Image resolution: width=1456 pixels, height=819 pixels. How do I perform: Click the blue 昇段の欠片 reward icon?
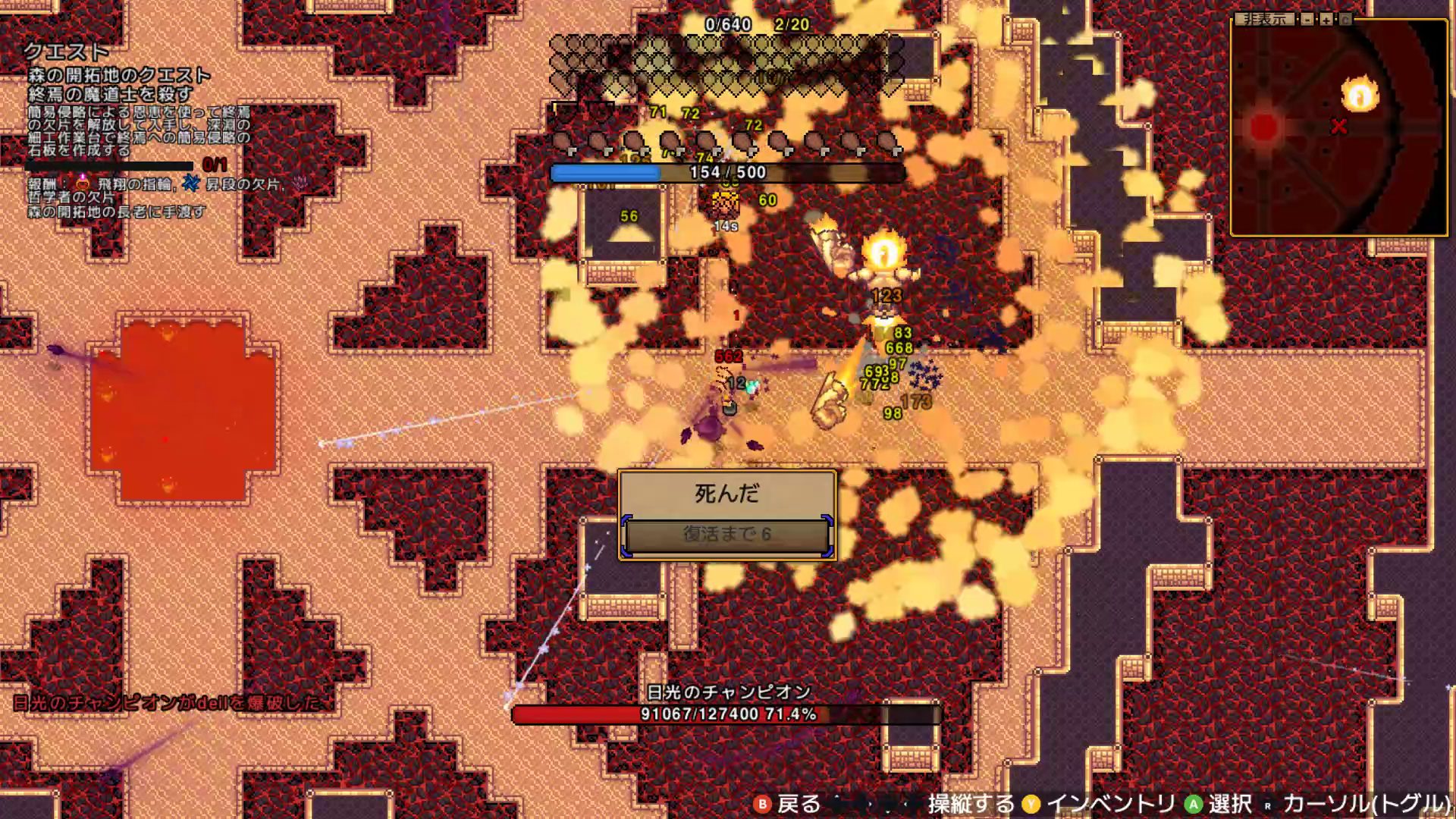pos(190,182)
